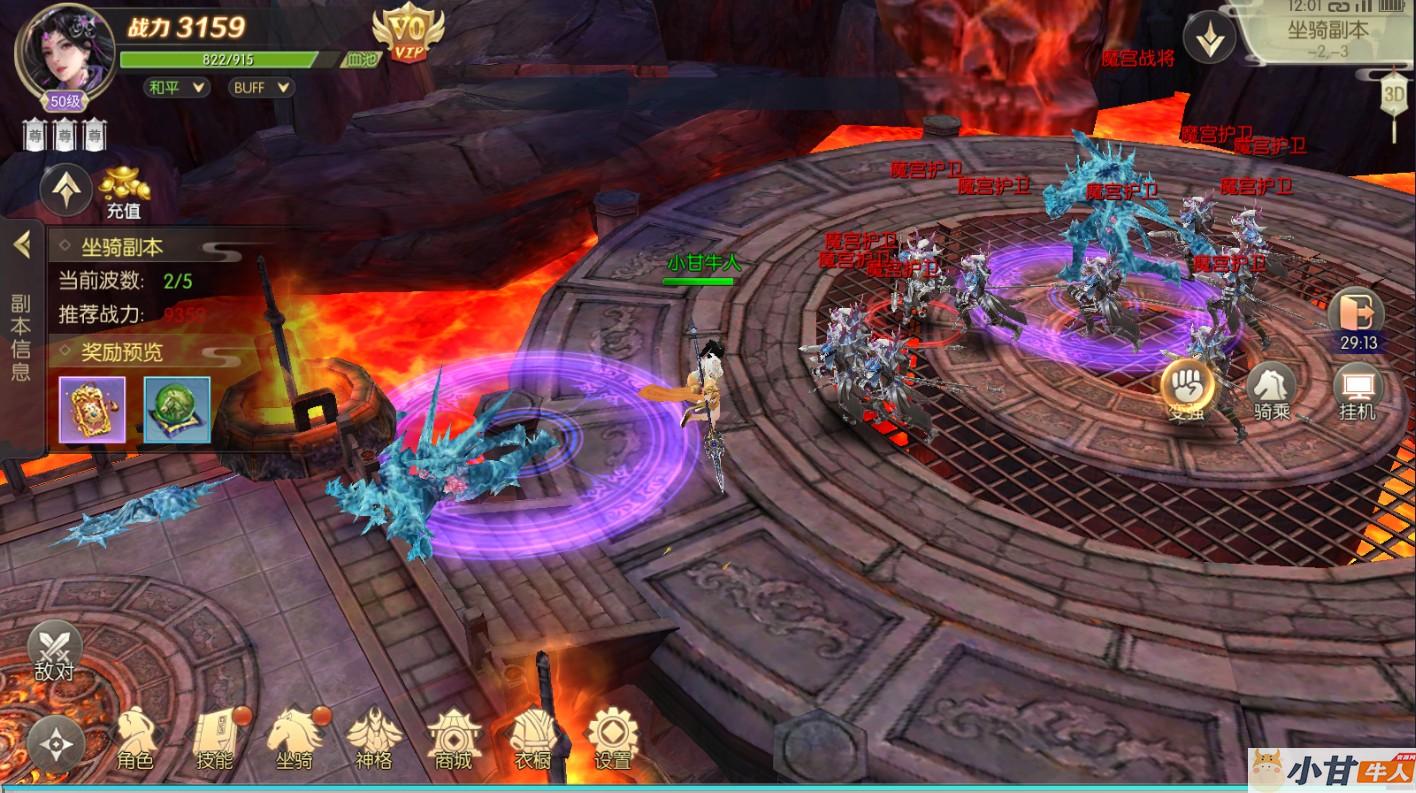1416x793 pixels.
Task: Activate the 骑乘 mount ride button
Action: click(x=1271, y=391)
